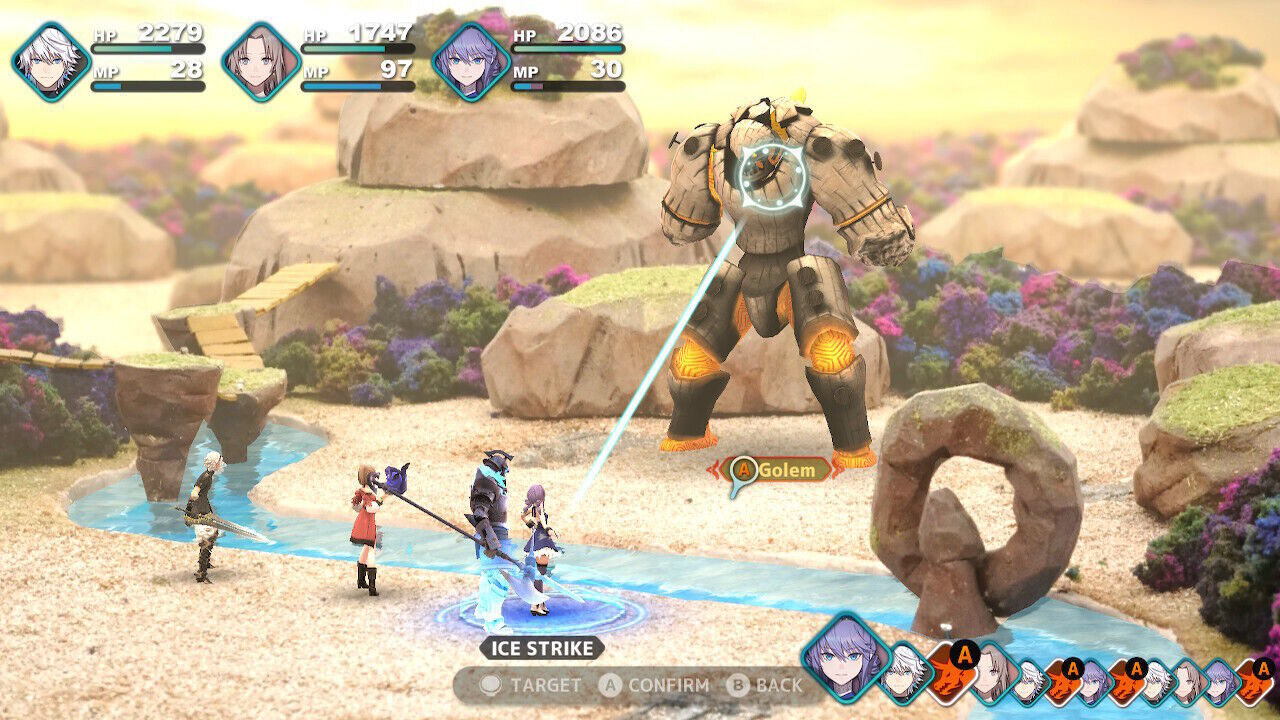
Task: Choose the Golem target name tag
Action: click(780, 469)
